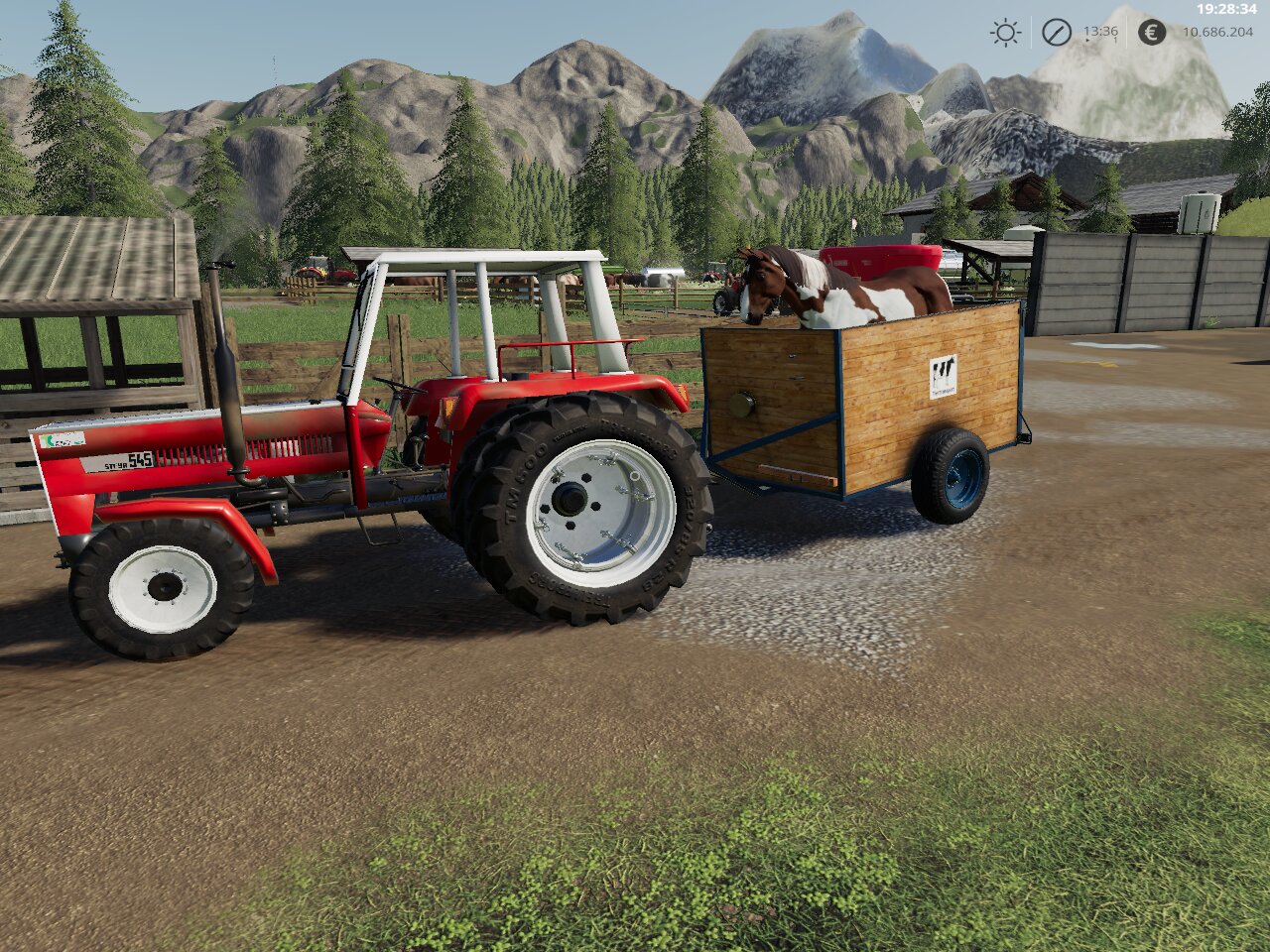Image resolution: width=1270 pixels, height=952 pixels.
Task: Click the euro money icon
Action: point(1151,33)
